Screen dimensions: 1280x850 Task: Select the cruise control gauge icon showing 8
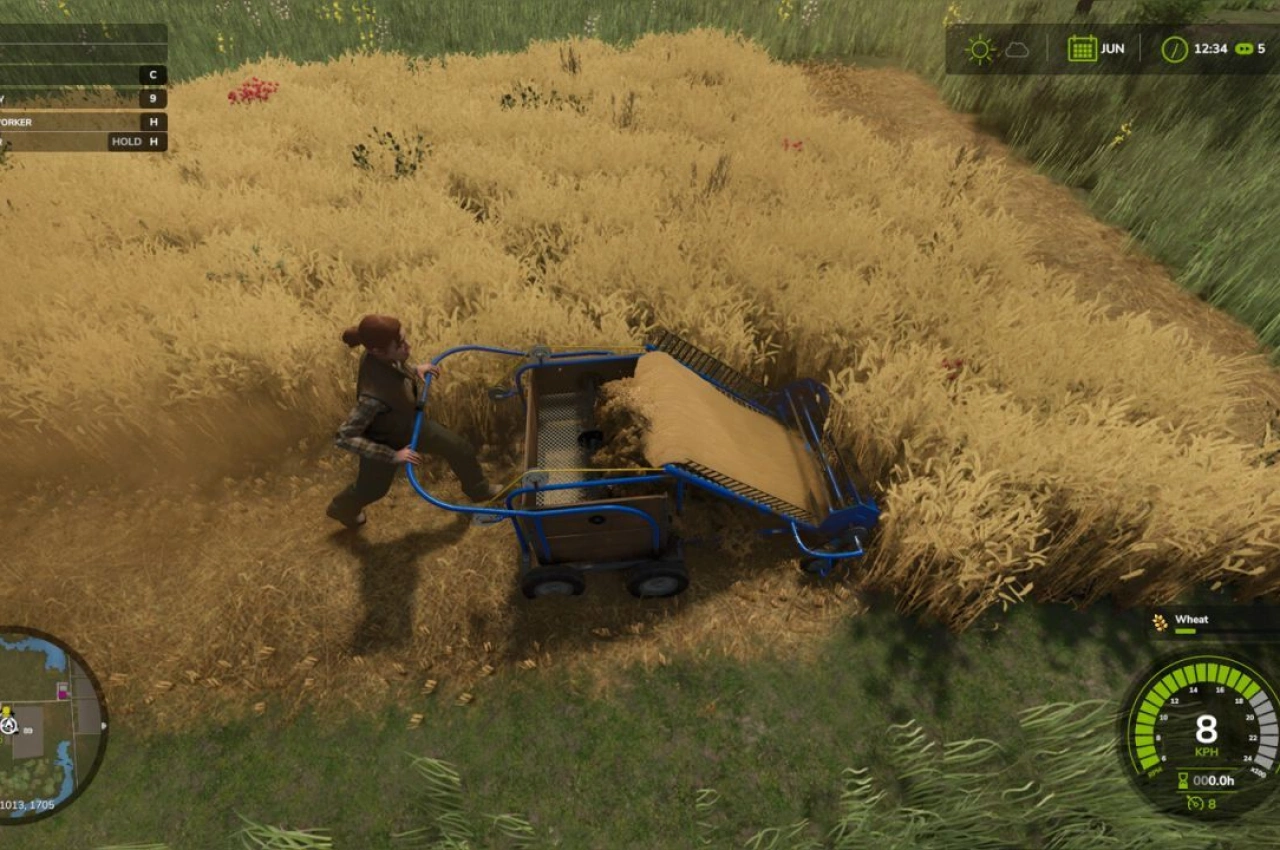tap(1196, 803)
